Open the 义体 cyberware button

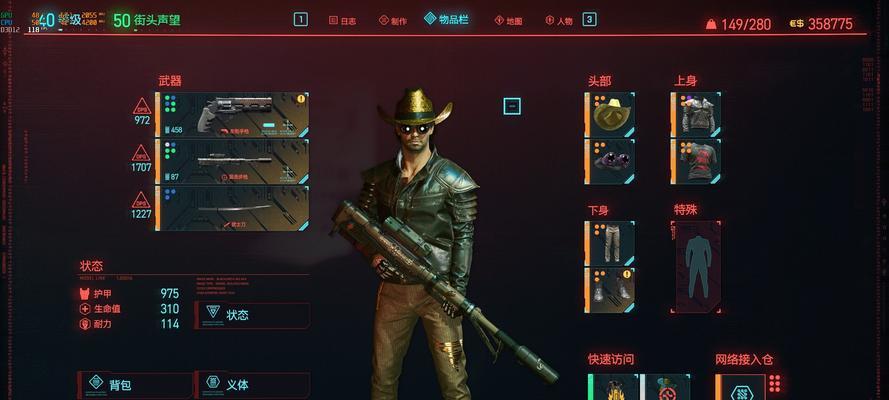(252, 384)
